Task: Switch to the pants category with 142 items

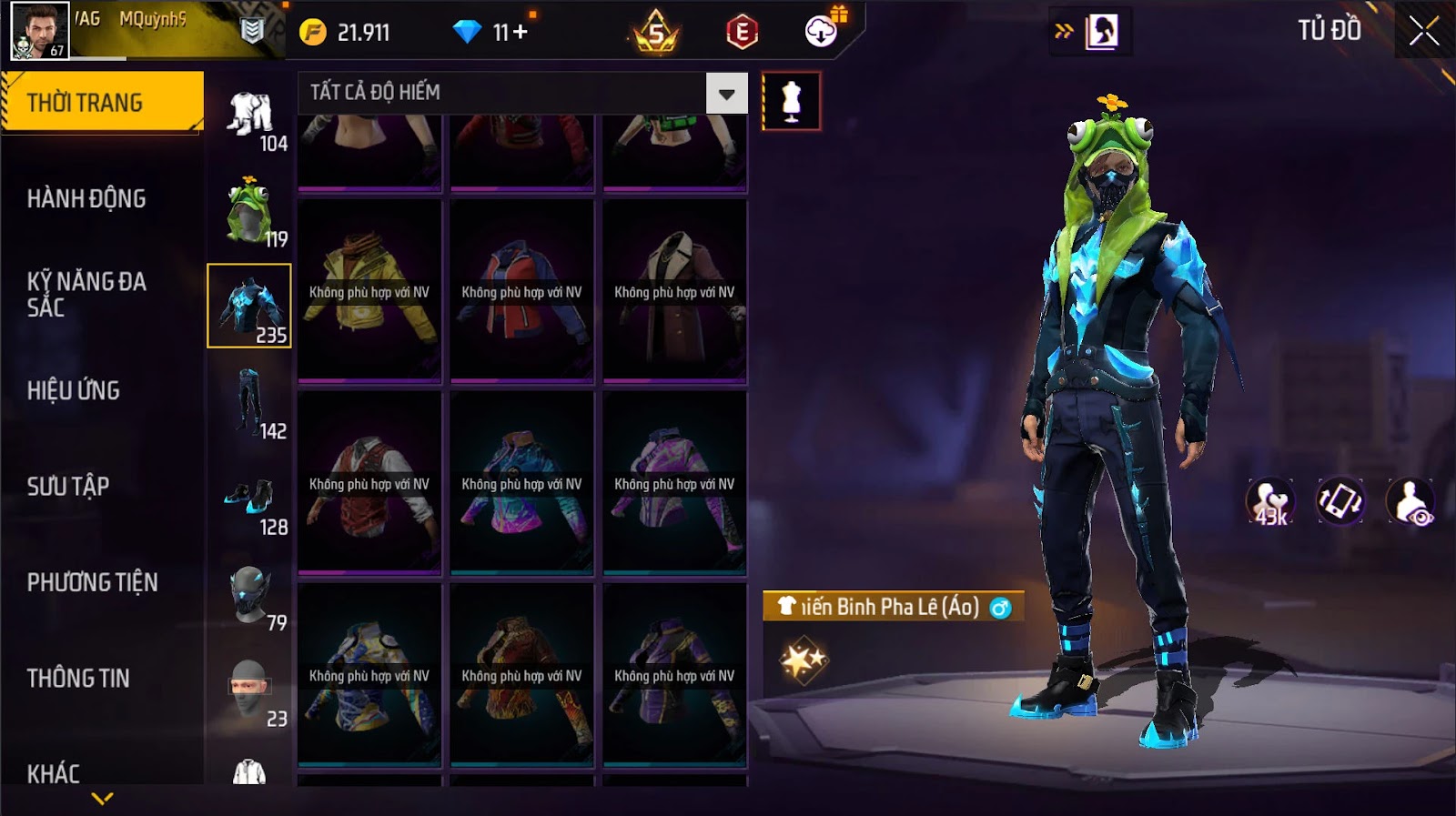Action: pos(250,404)
